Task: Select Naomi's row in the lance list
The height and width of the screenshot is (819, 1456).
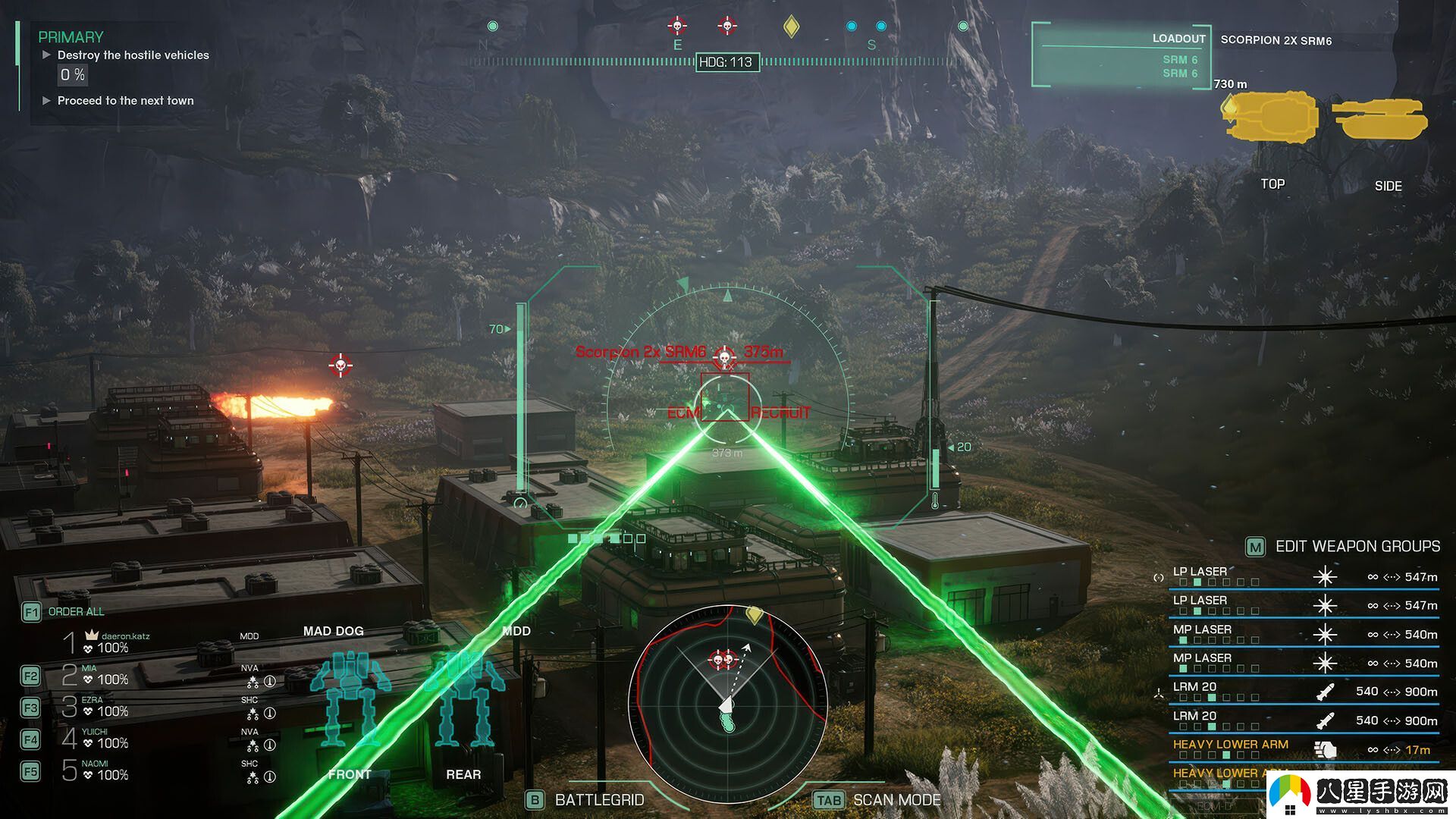Action: point(106,770)
